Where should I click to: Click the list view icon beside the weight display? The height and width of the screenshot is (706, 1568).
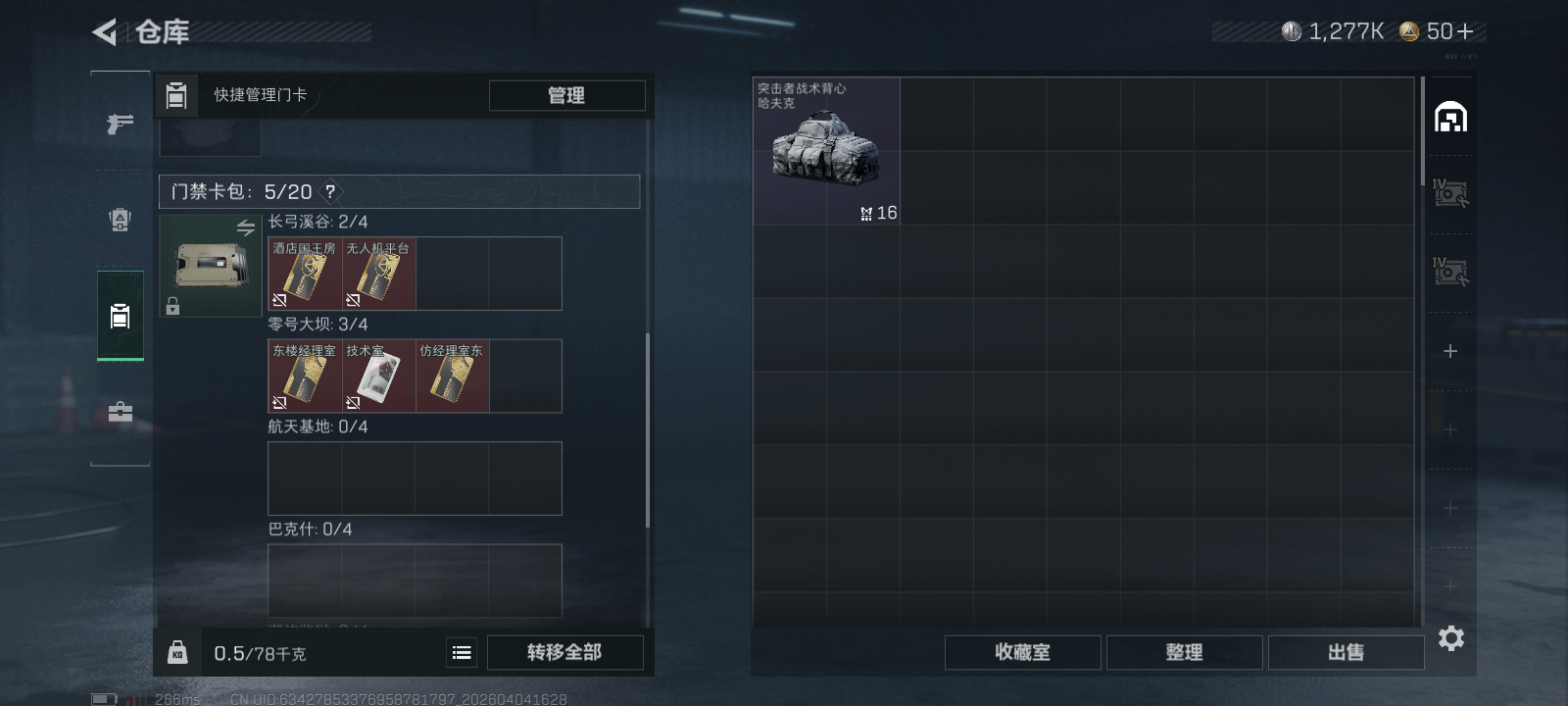pyautogui.click(x=461, y=651)
